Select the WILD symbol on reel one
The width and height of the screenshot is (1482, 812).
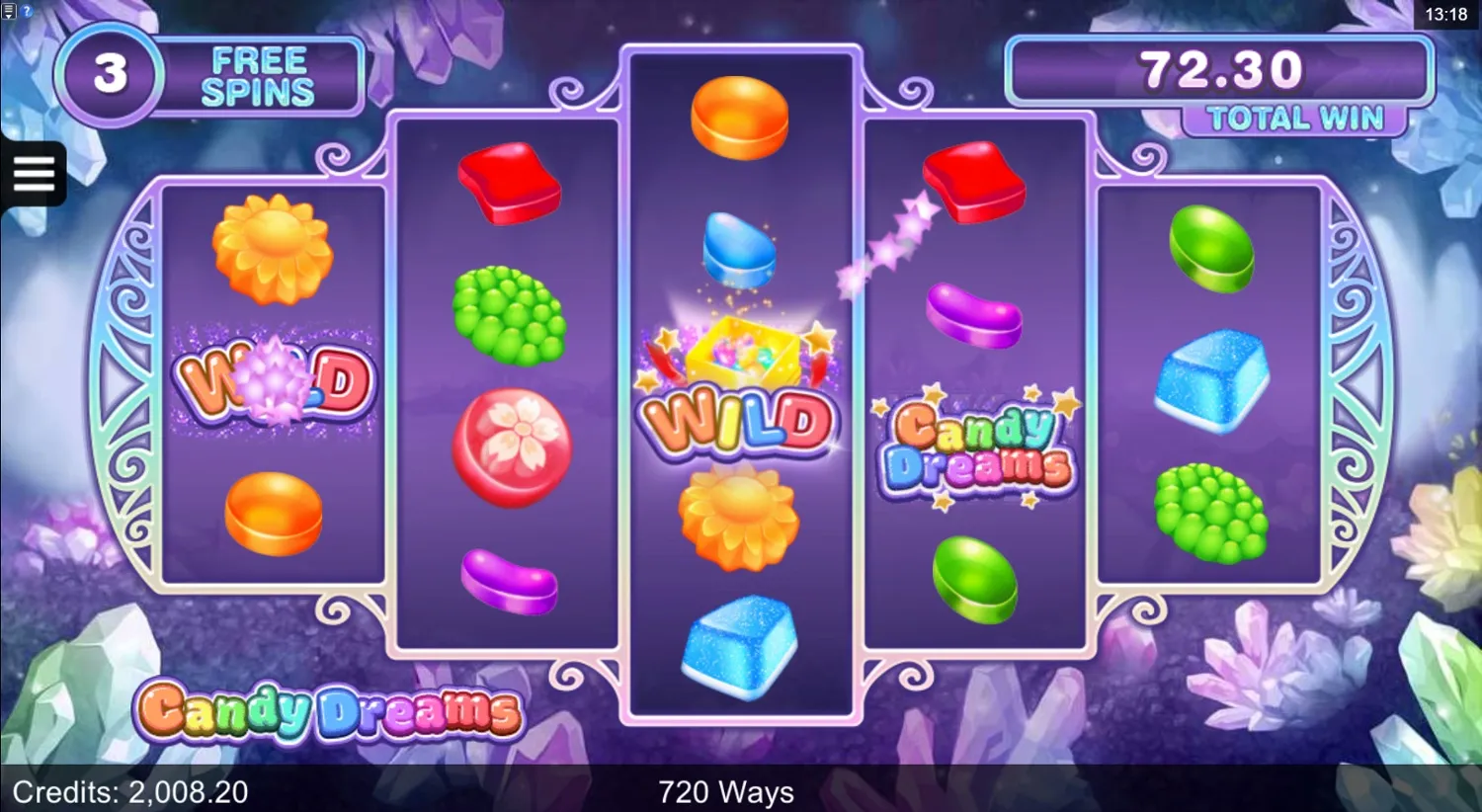pyautogui.click(x=275, y=383)
